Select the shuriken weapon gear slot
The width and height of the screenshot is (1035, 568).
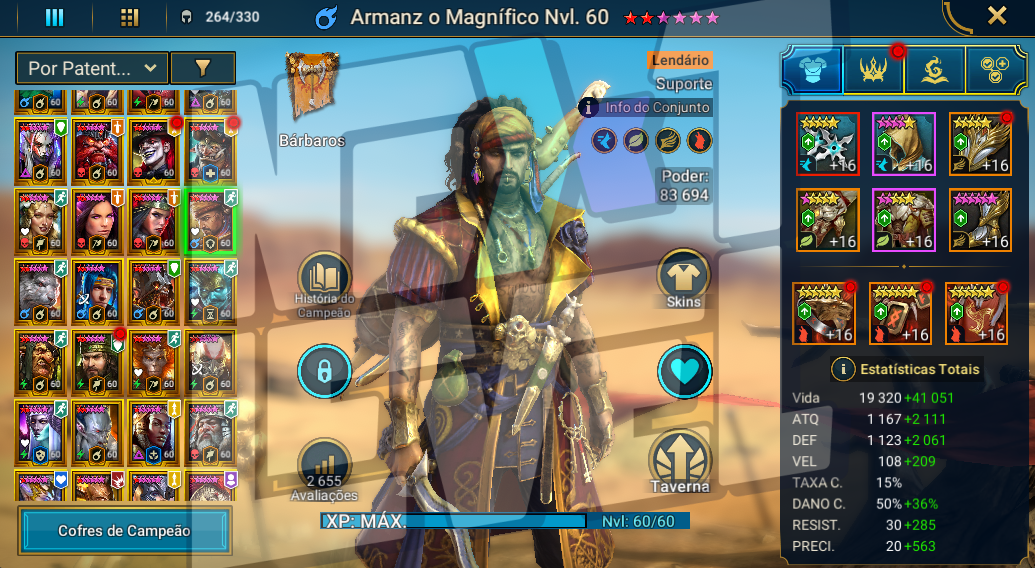pos(827,143)
